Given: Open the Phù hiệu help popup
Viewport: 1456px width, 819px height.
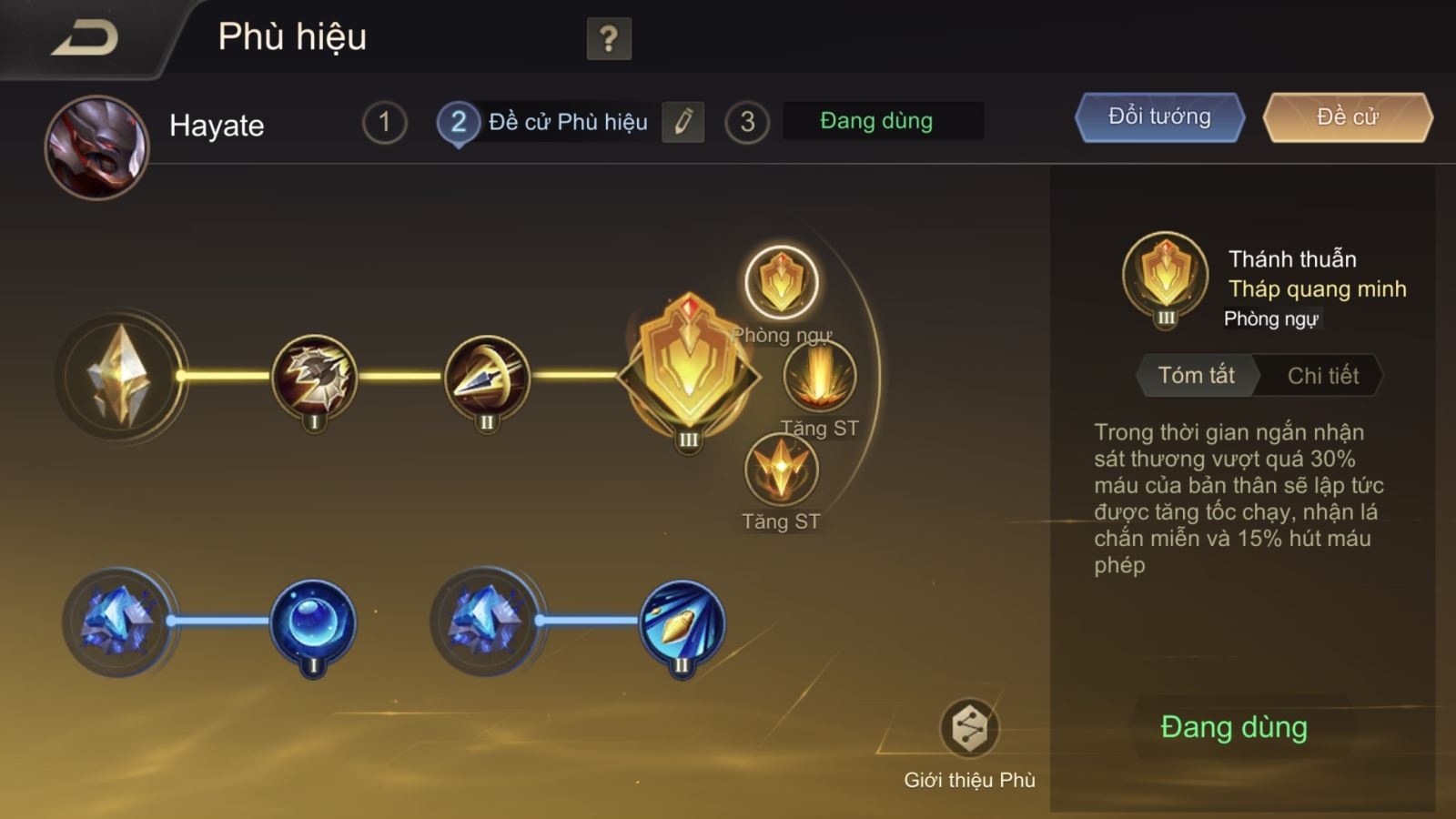Looking at the screenshot, I should coord(608,39).
